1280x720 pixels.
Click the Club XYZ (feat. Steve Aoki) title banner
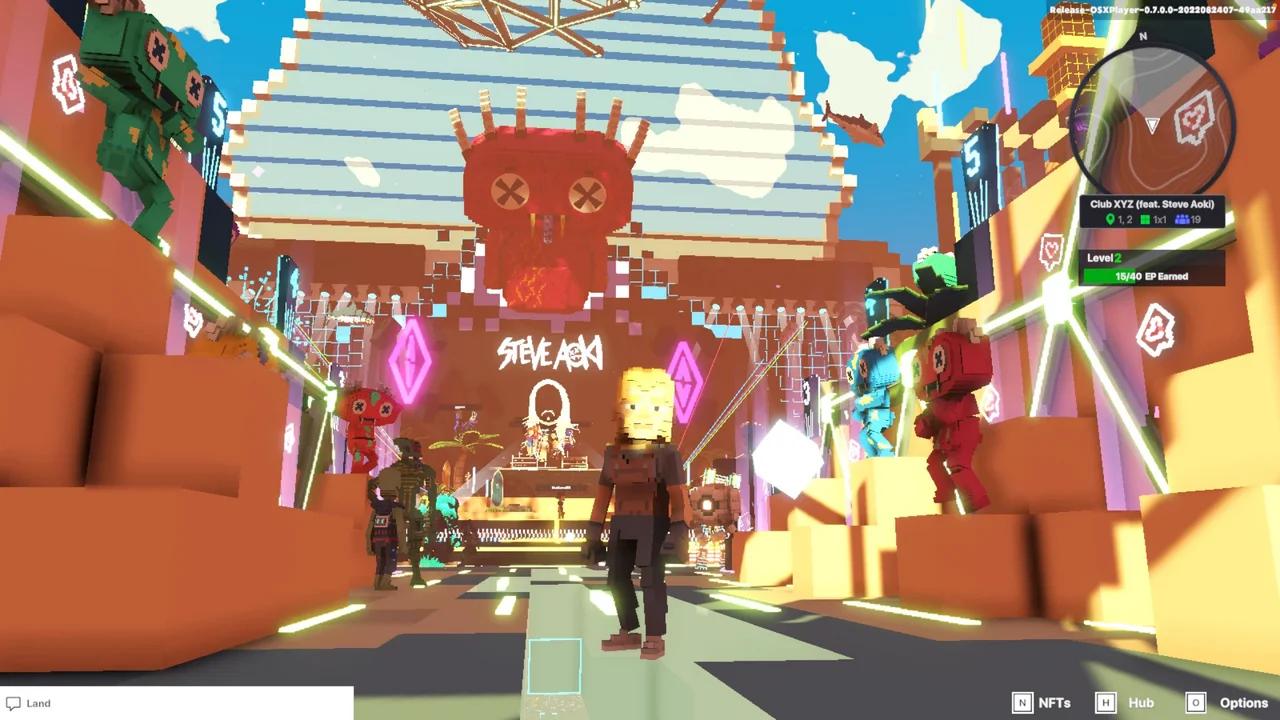click(1152, 204)
